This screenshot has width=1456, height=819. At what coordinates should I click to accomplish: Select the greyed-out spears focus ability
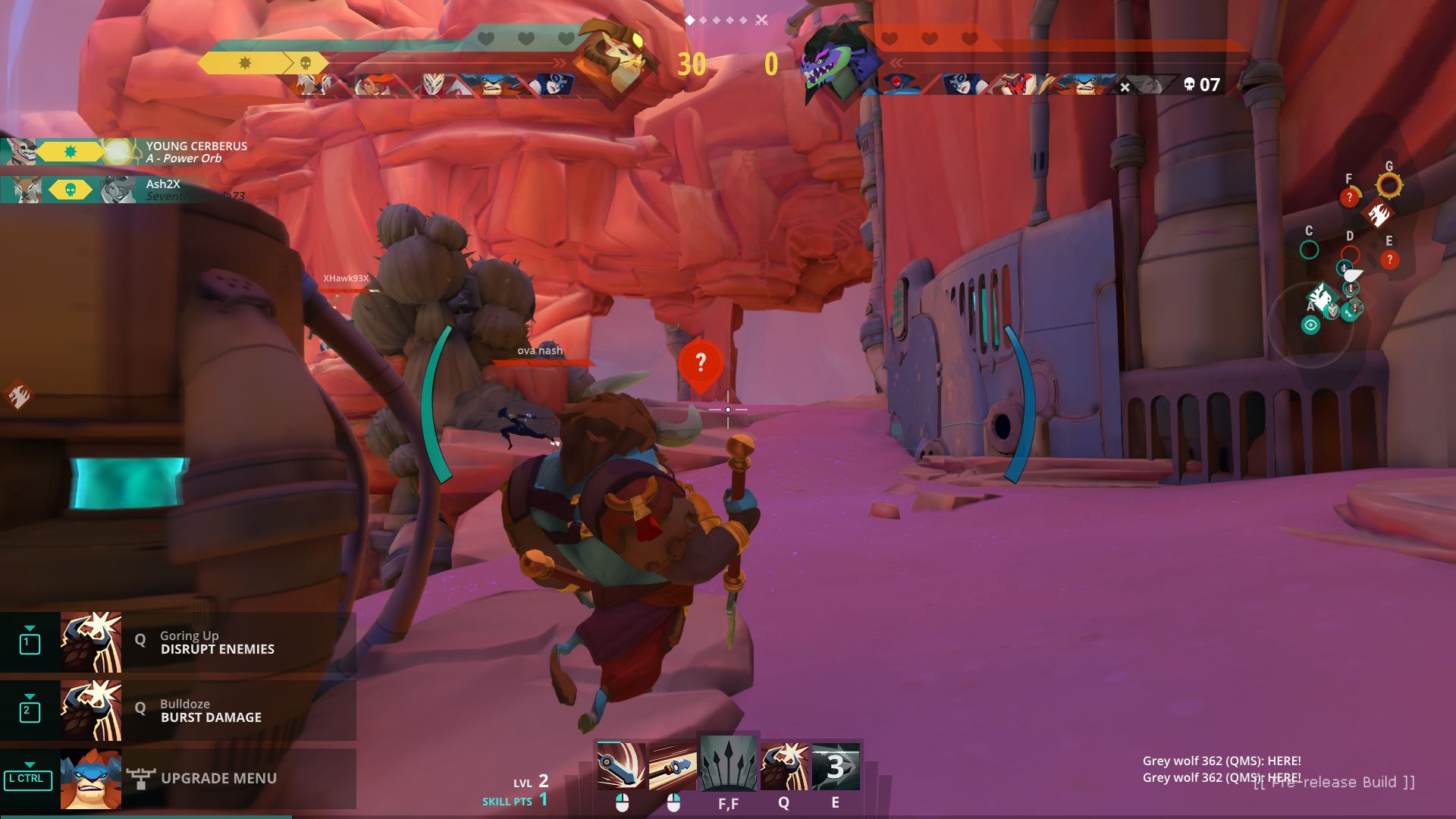tap(728, 764)
